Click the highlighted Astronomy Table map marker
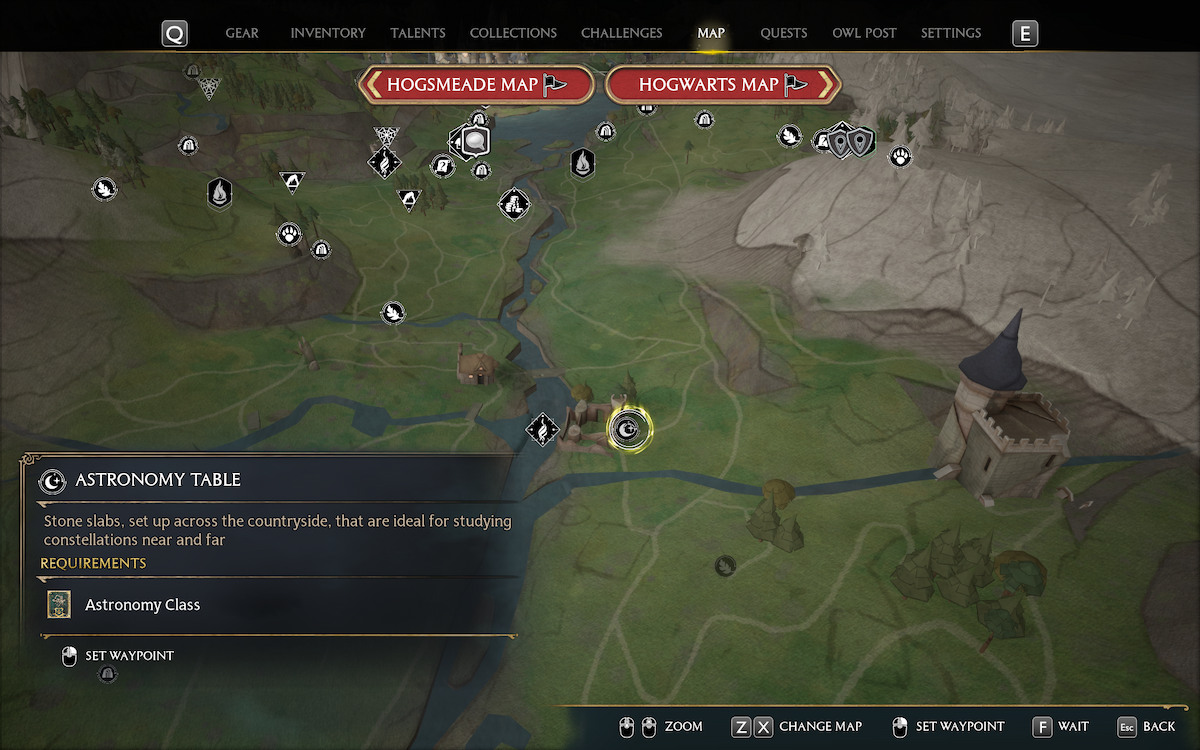The image size is (1200, 750). pos(629,430)
